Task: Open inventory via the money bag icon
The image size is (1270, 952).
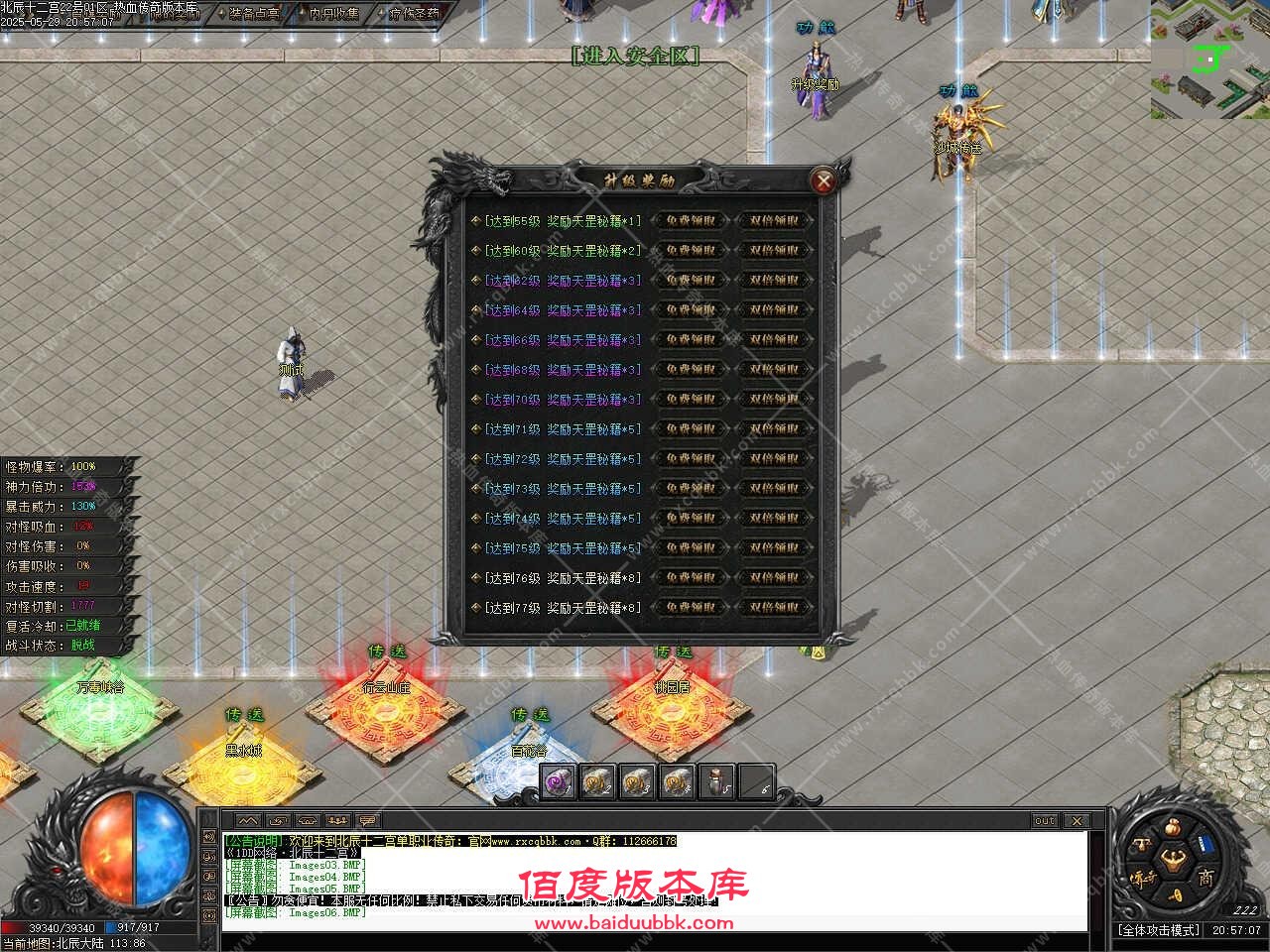Action: coord(1171,828)
